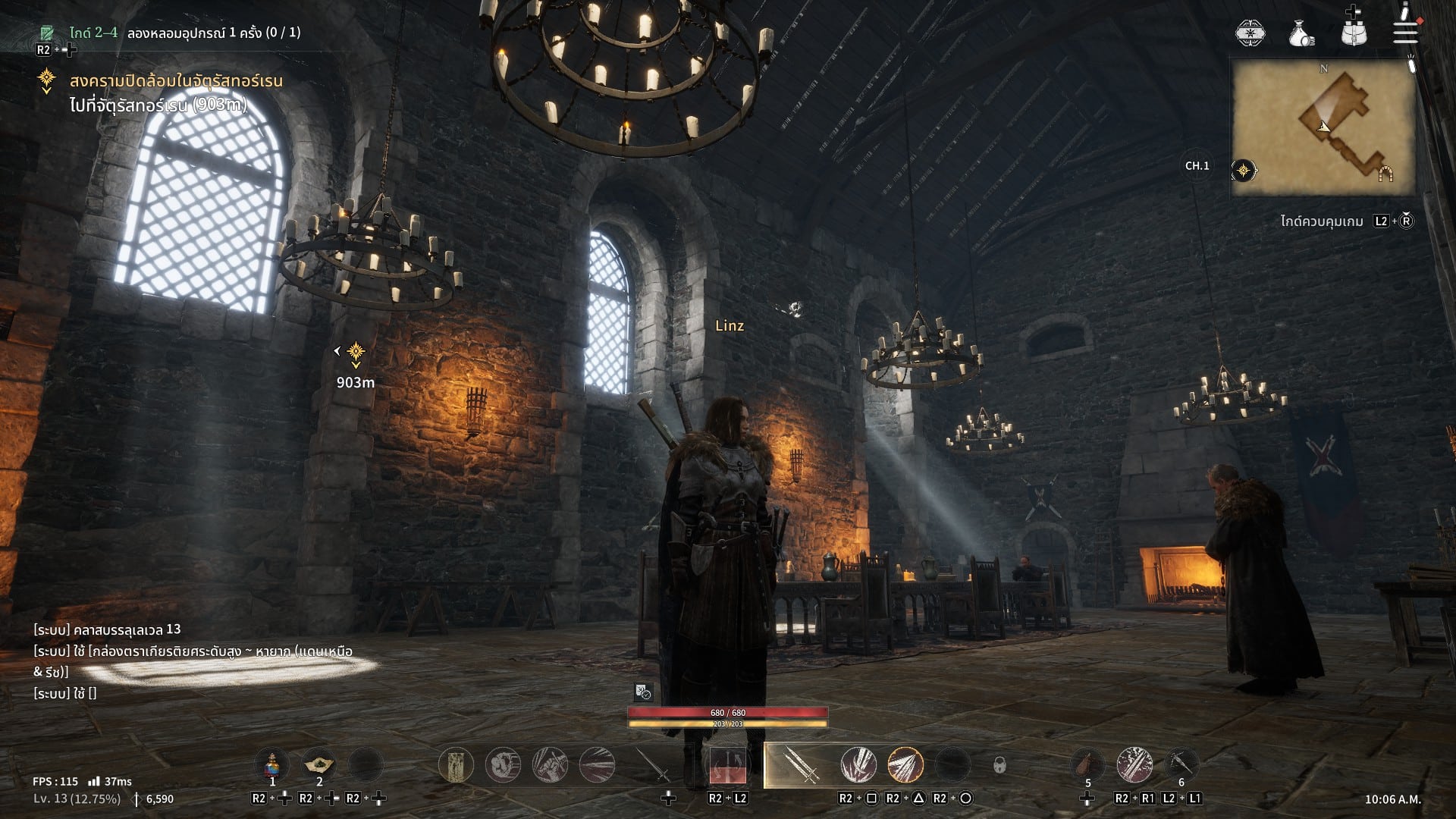Expand the parchment minimap

pyautogui.click(x=1323, y=128)
